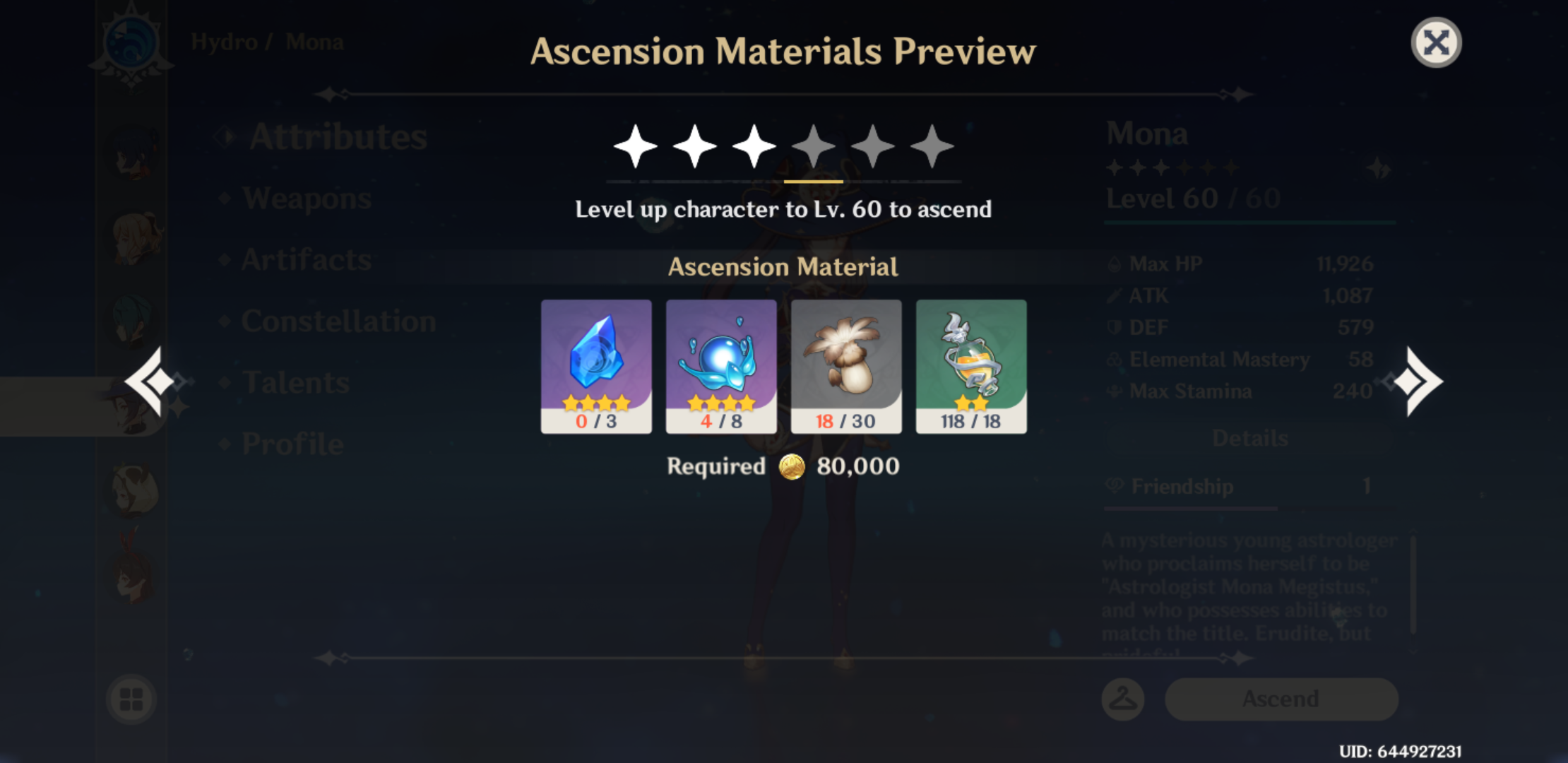Screen dimensions: 1568x763
Task: Inspect the potion material showing 118/18
Action: coord(971,366)
